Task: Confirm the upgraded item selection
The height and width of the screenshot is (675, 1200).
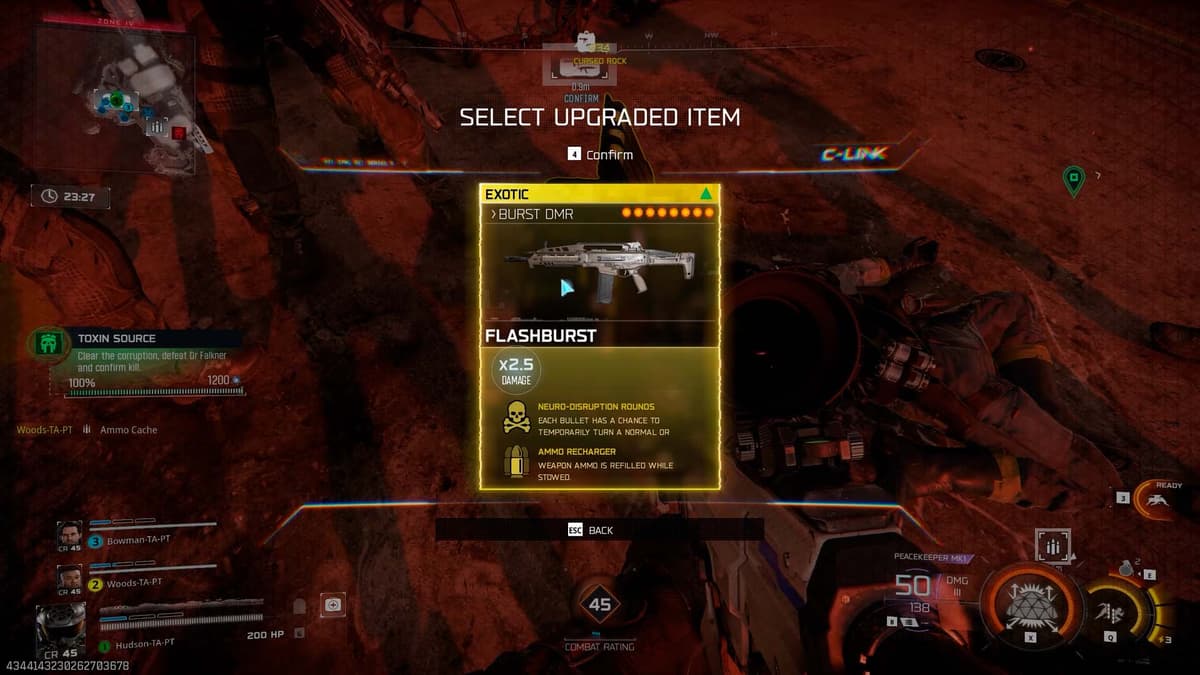Action: point(600,154)
